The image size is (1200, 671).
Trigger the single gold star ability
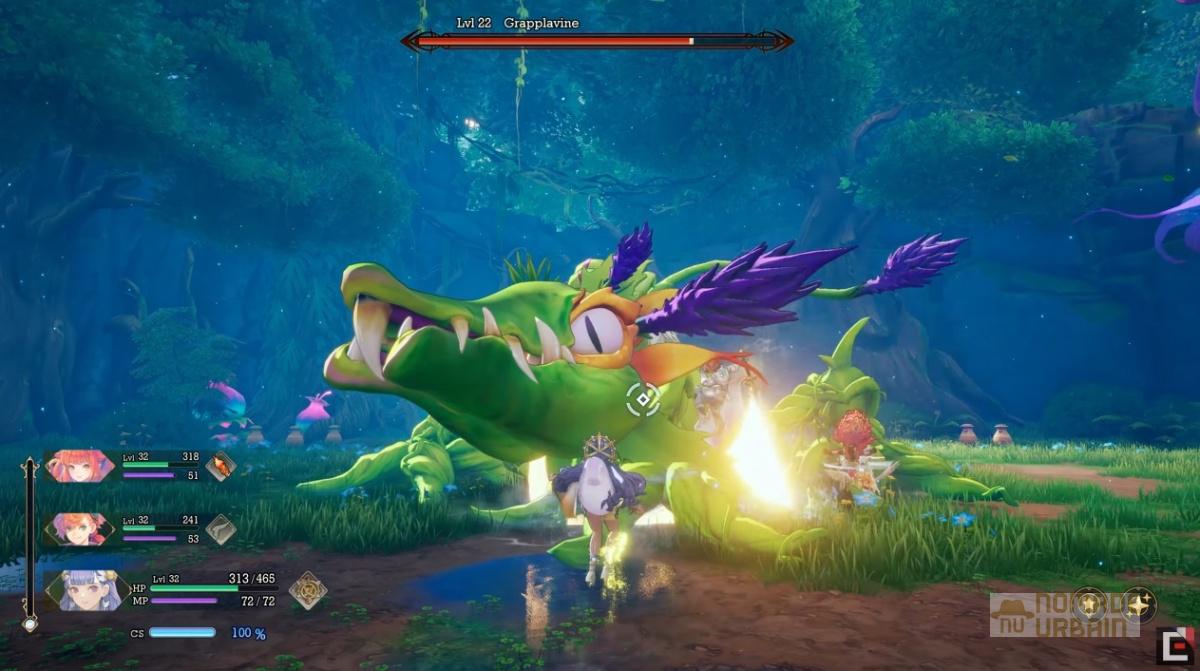[1089, 604]
